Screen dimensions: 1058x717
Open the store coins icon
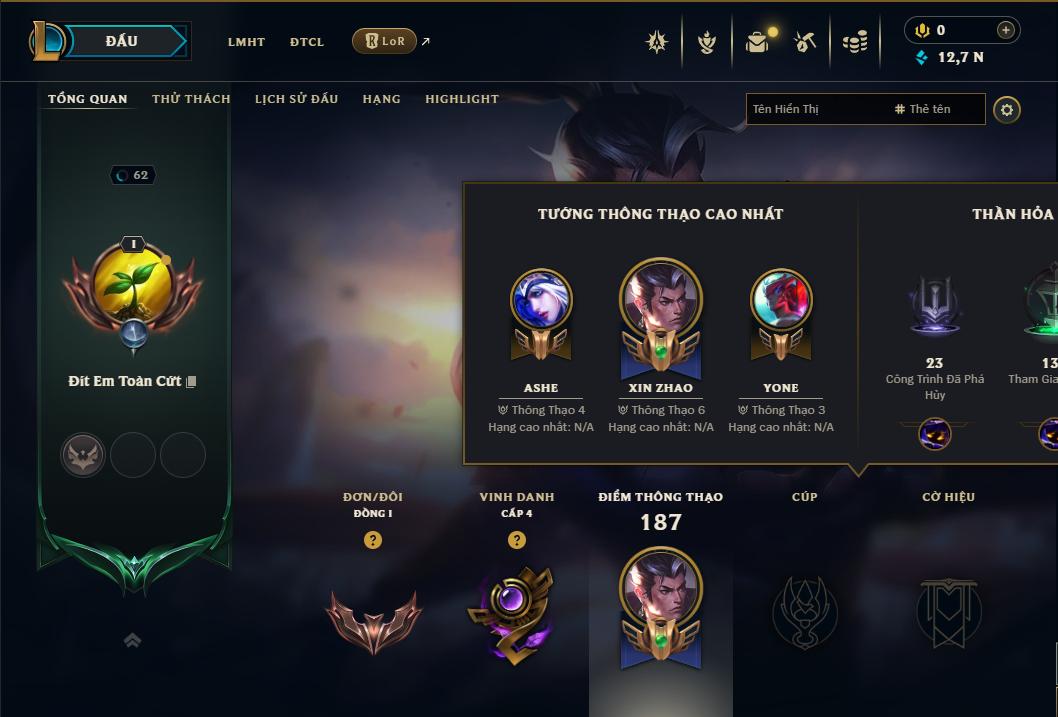[x=855, y=42]
